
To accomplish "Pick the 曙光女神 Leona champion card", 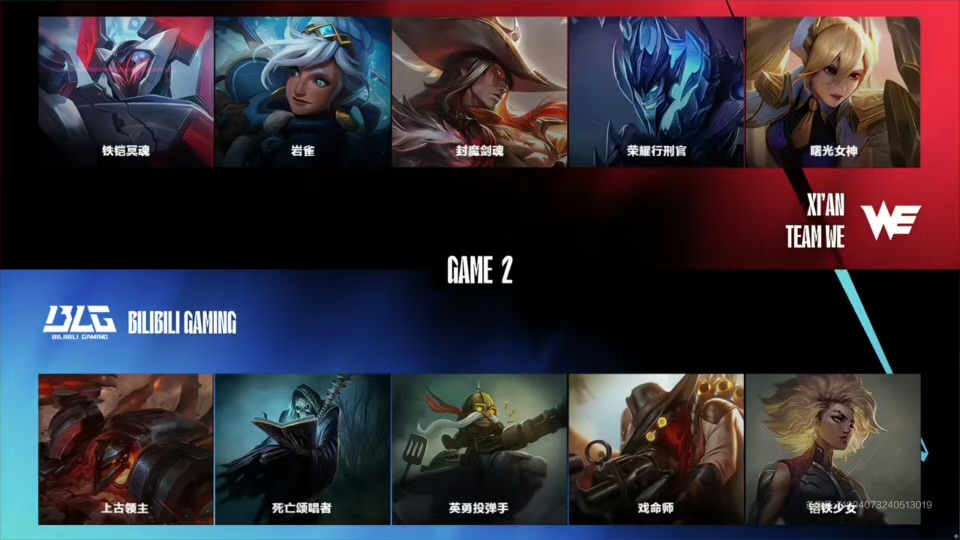I will pos(833,92).
